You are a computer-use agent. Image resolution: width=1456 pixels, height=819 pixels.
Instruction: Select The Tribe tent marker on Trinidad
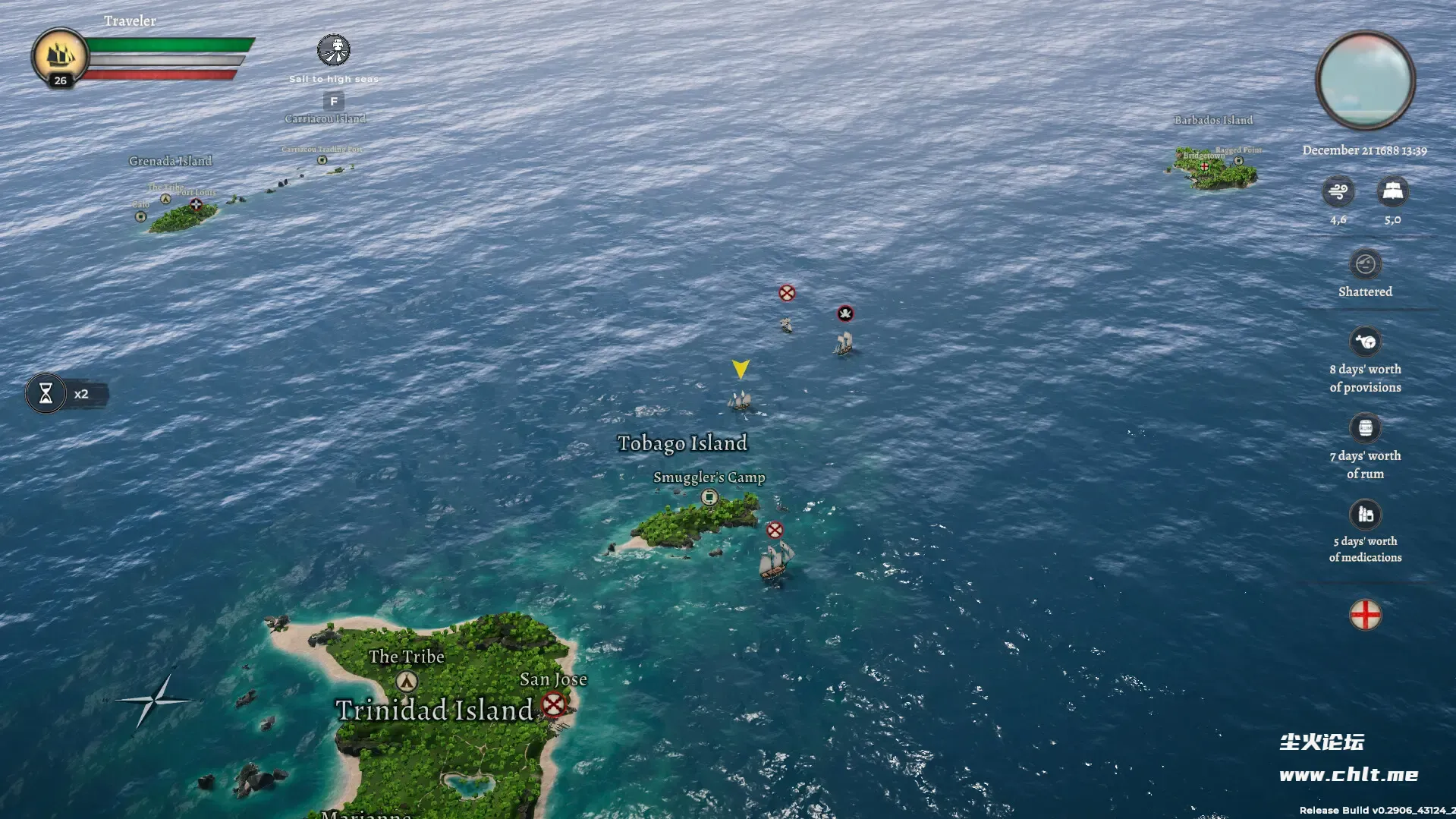(407, 681)
